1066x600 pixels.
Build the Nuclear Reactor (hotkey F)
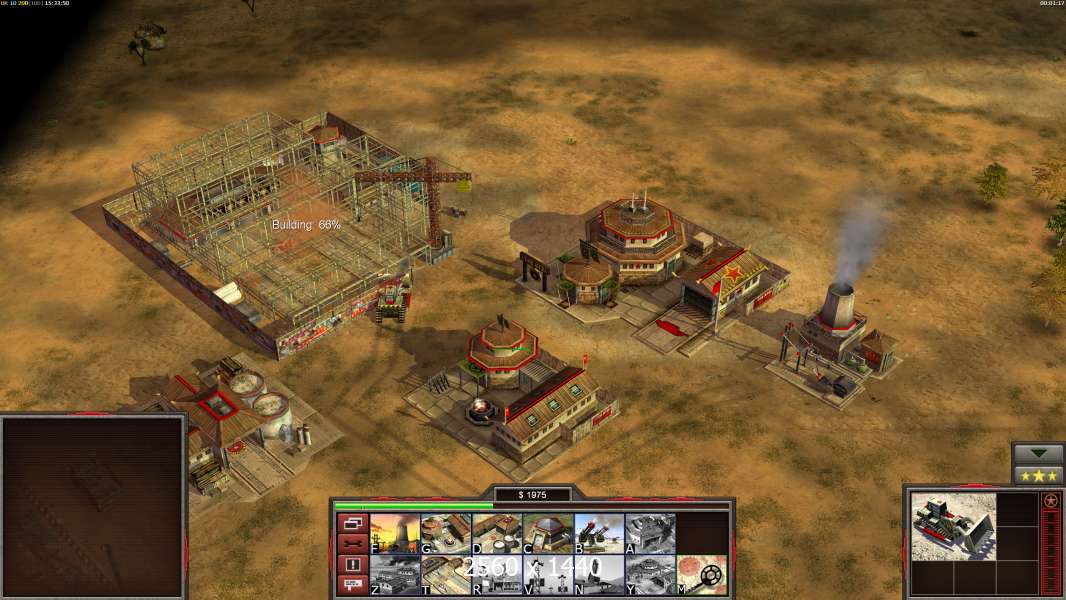point(395,533)
